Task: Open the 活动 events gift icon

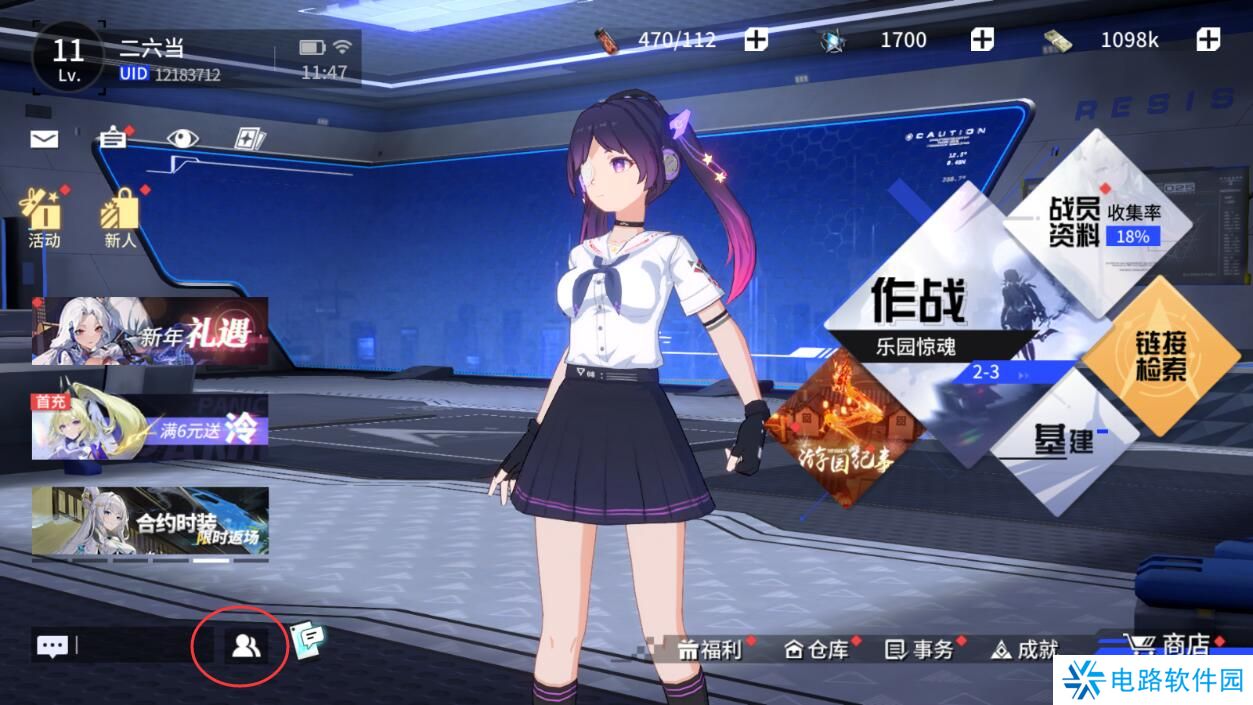Action: [x=44, y=217]
